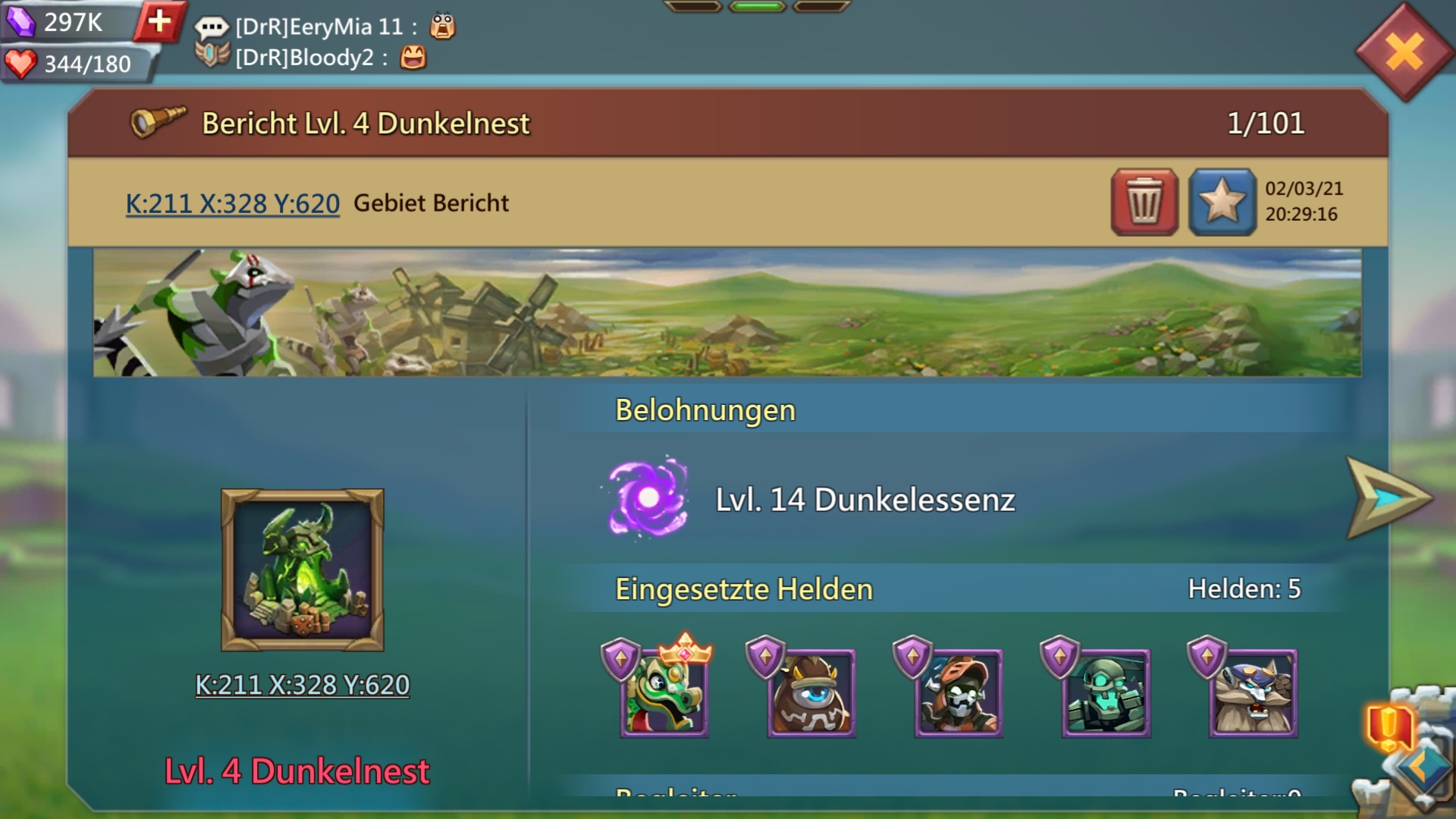1456x819 pixels.
Task: Mark the report as favorite with the star
Action: pyautogui.click(x=1222, y=202)
